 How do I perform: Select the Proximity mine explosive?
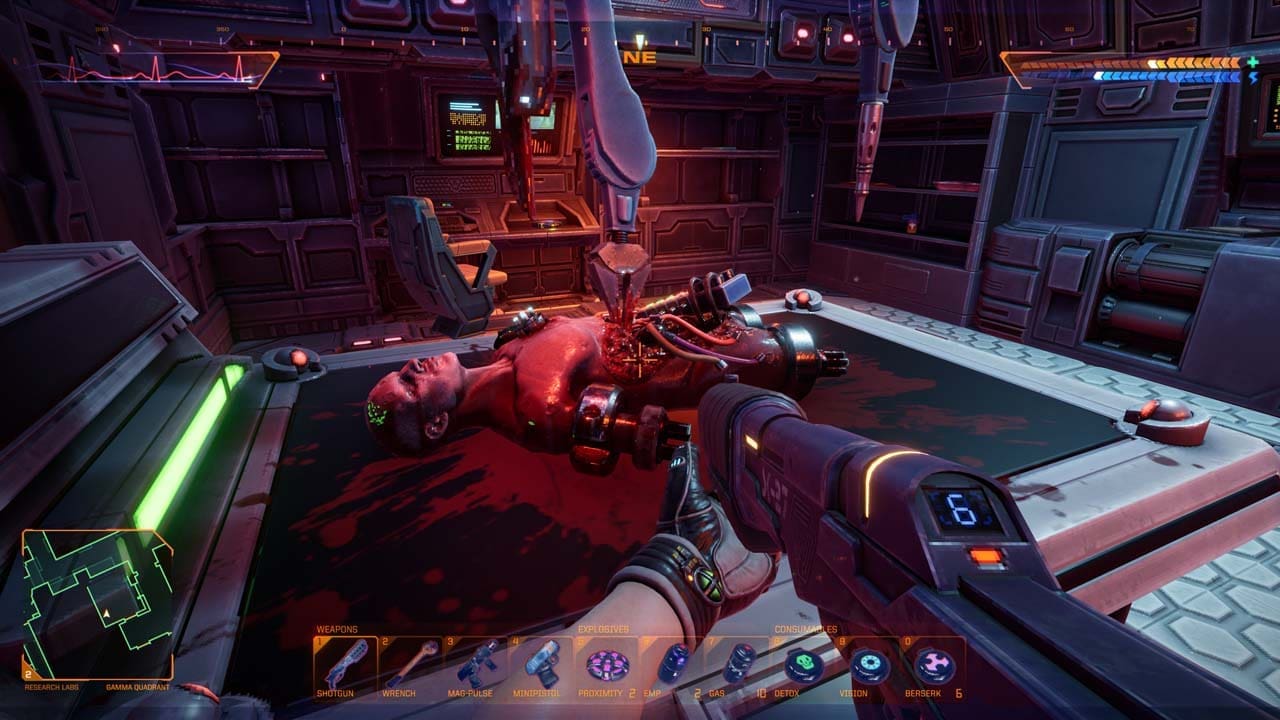point(606,664)
